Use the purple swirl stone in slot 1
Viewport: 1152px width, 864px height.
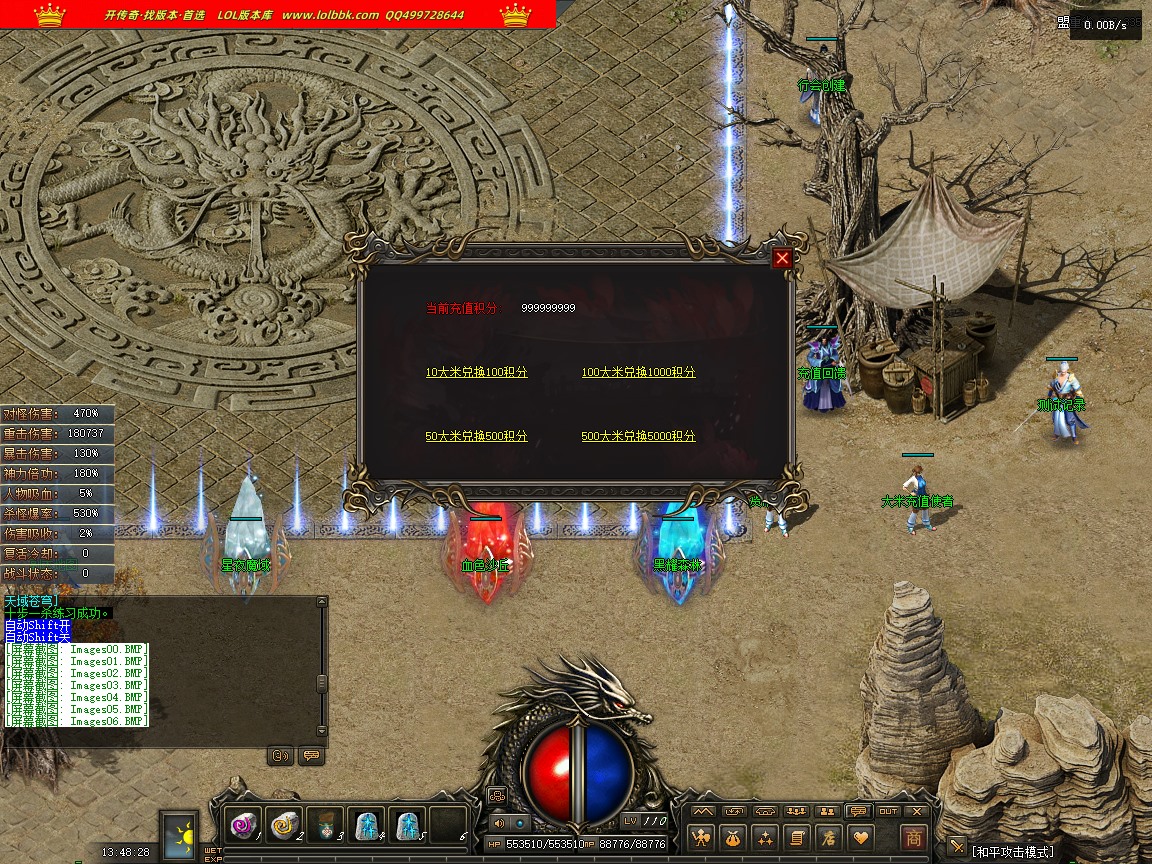[x=243, y=825]
